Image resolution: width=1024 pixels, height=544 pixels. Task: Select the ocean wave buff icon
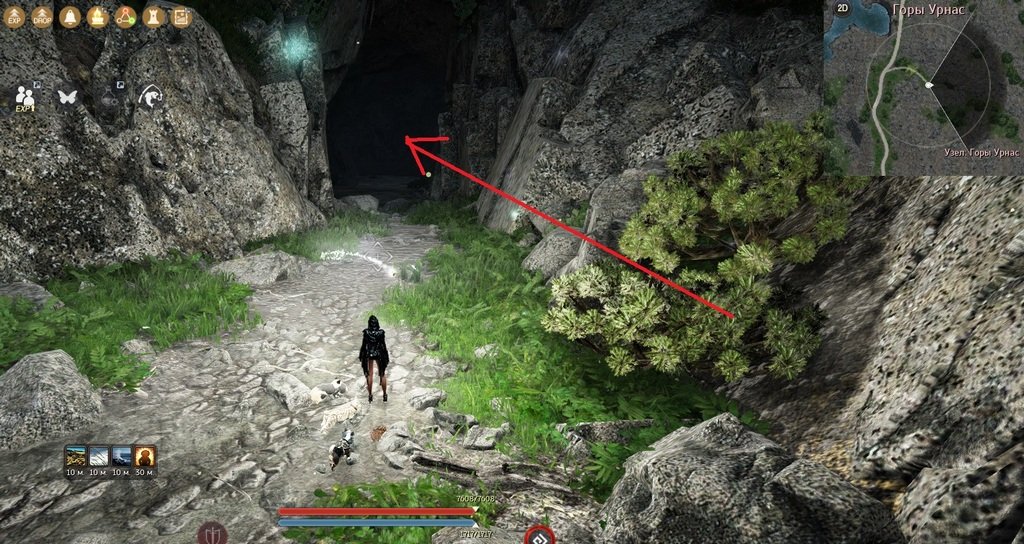[x=122, y=456]
